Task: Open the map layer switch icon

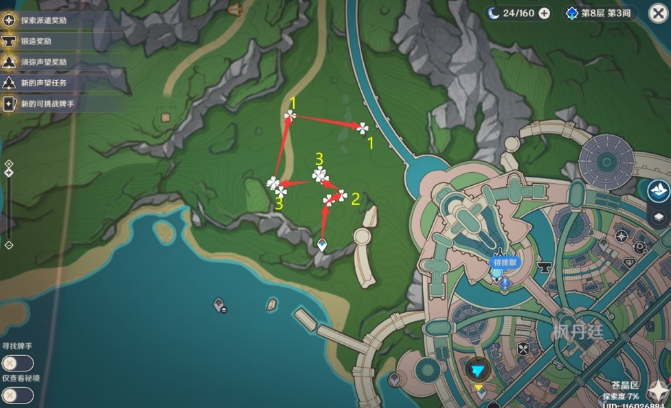Action: [659, 215]
